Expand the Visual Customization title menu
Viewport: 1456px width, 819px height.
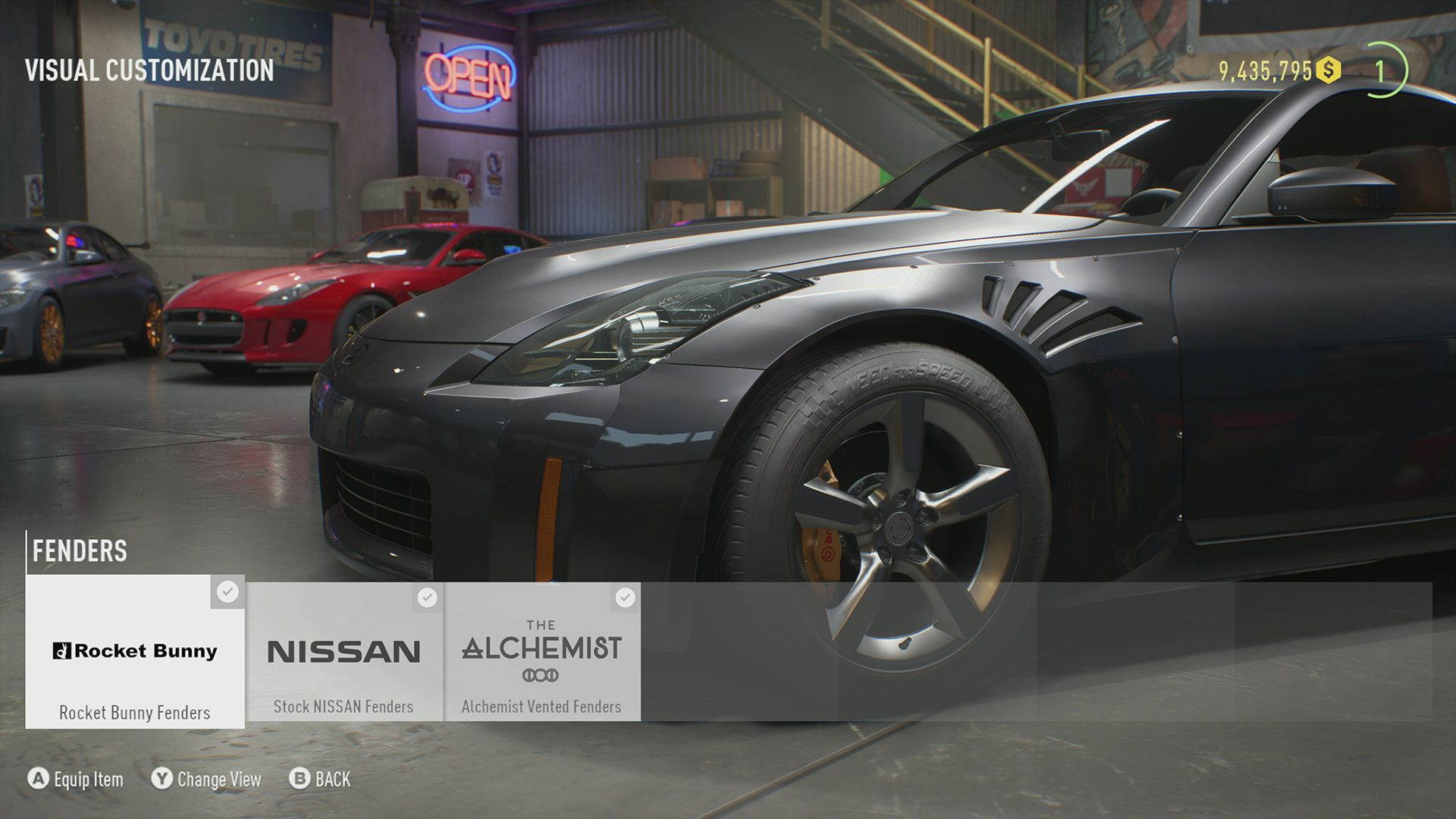[x=149, y=72]
